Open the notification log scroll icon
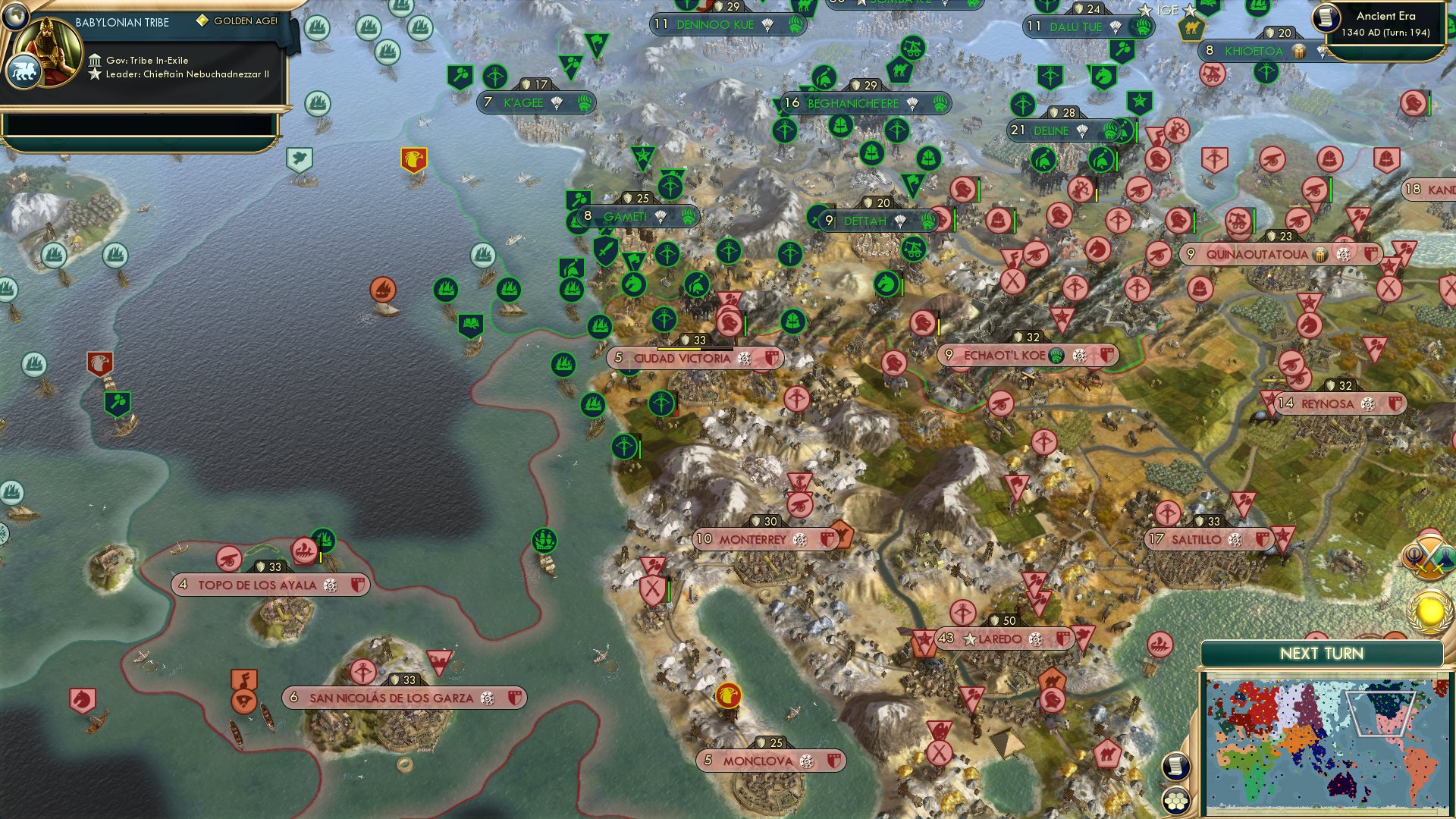Viewport: 1456px width, 819px height. [1175, 766]
